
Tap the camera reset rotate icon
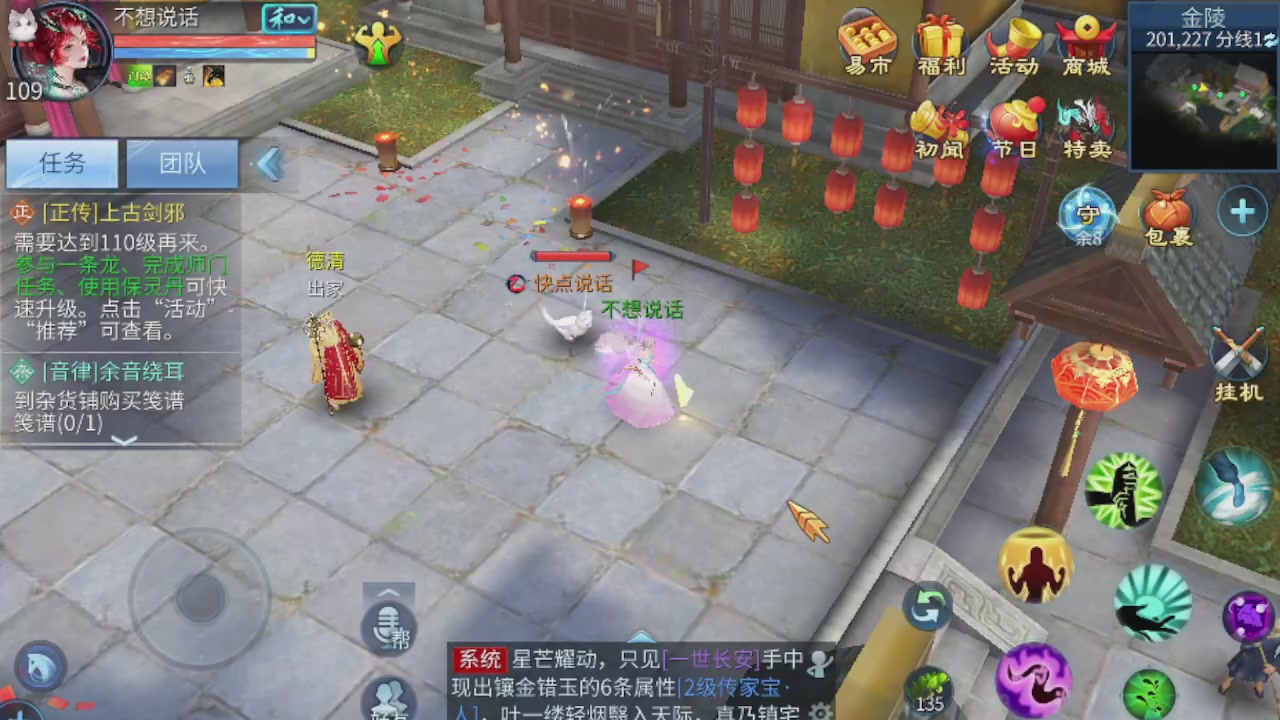926,605
